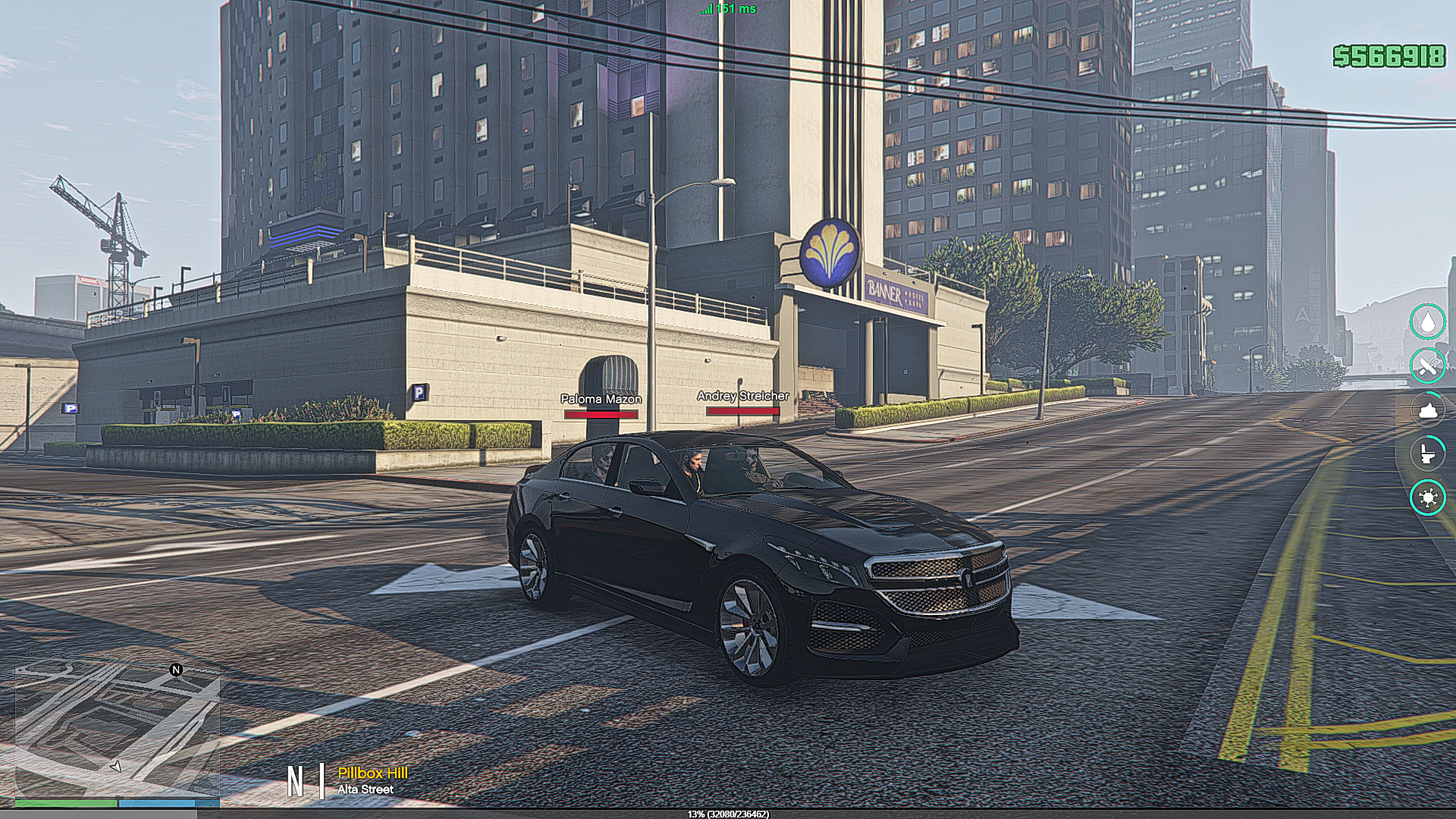Select the water drop thirst icon
This screenshot has width=1456, height=819.
[1427, 322]
